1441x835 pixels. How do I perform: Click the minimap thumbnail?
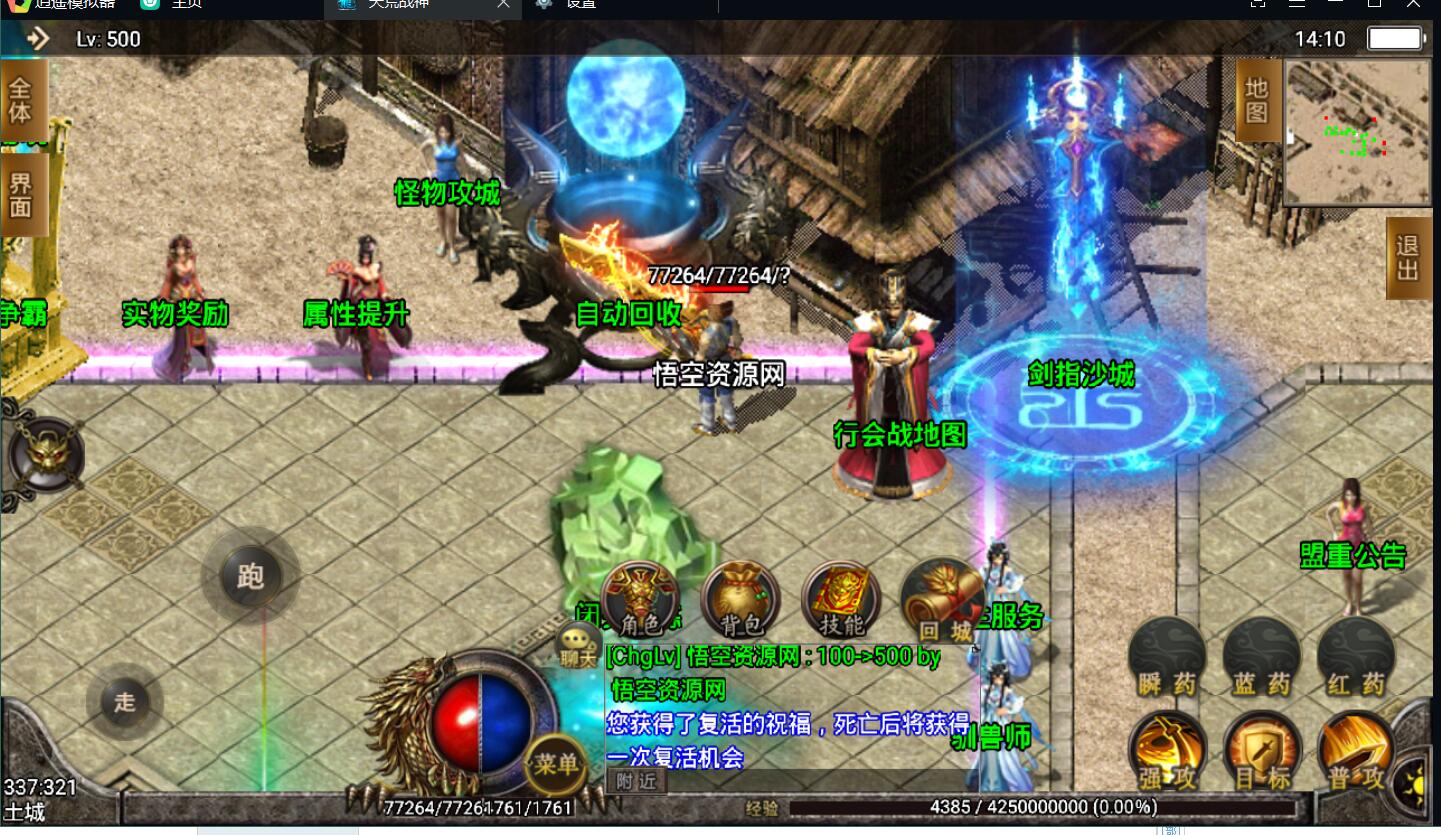(1358, 132)
